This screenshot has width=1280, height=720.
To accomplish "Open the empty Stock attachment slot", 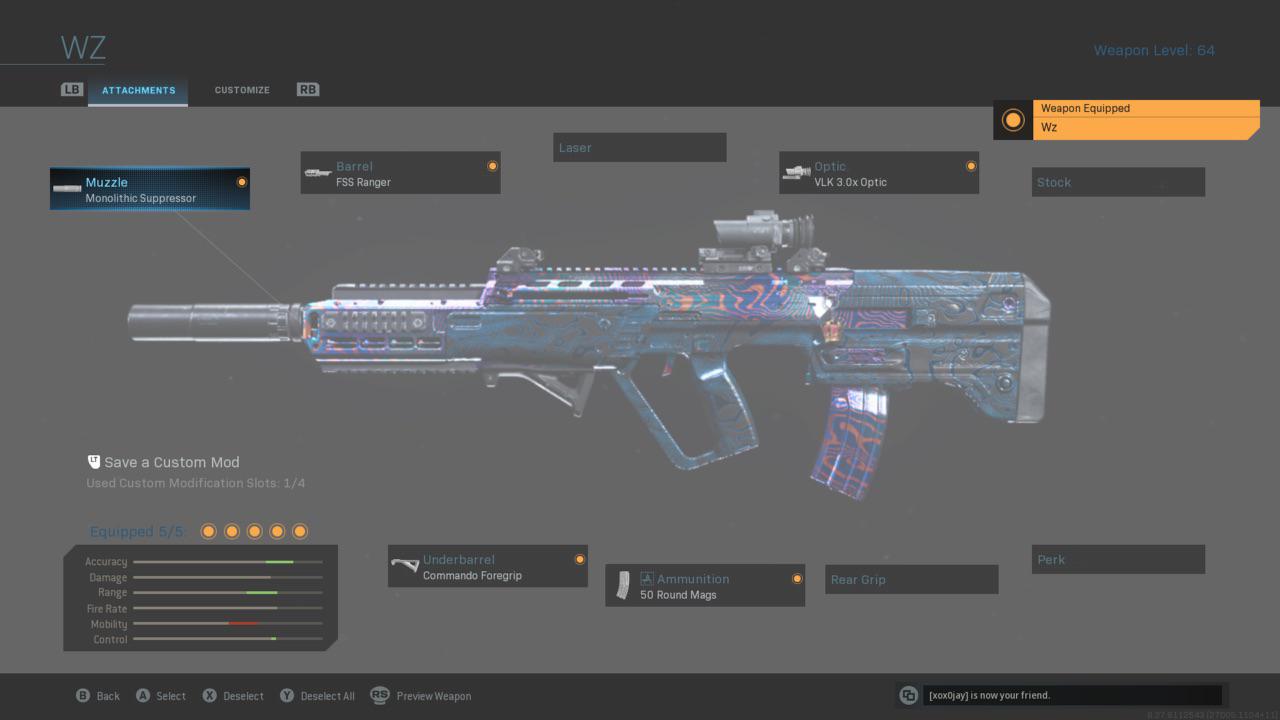I will tap(1118, 181).
